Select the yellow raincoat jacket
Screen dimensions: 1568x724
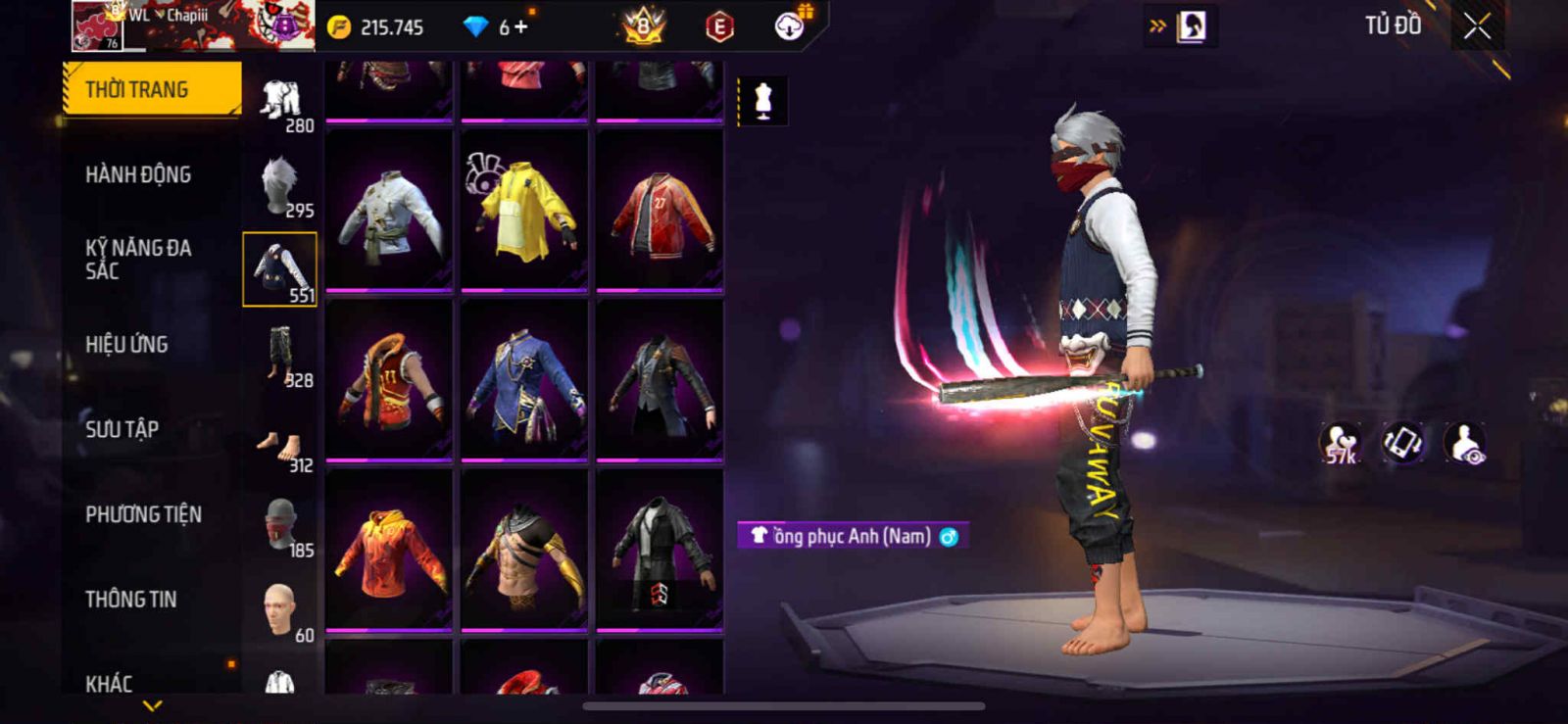tap(524, 211)
